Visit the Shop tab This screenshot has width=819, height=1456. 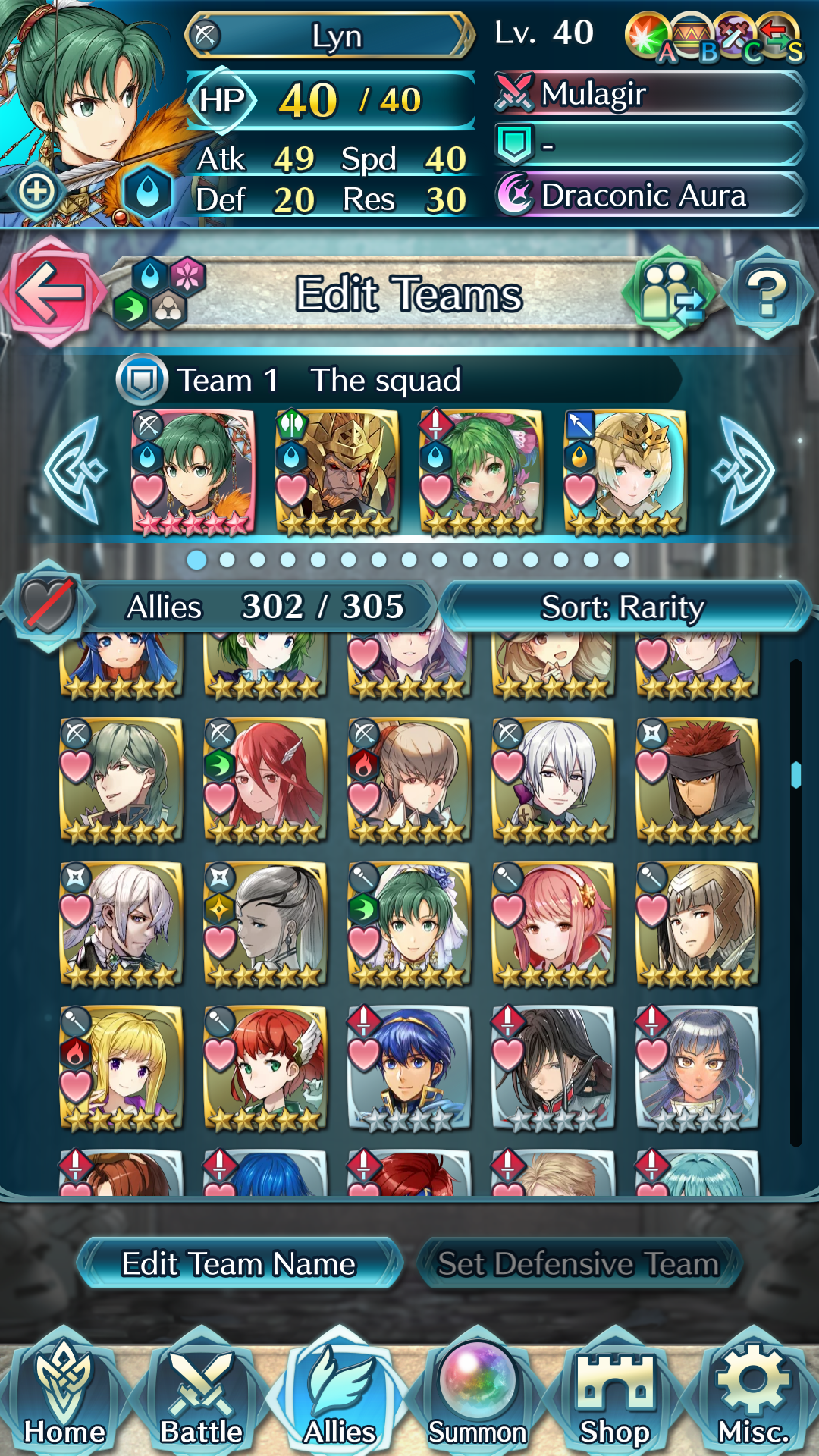615,1395
